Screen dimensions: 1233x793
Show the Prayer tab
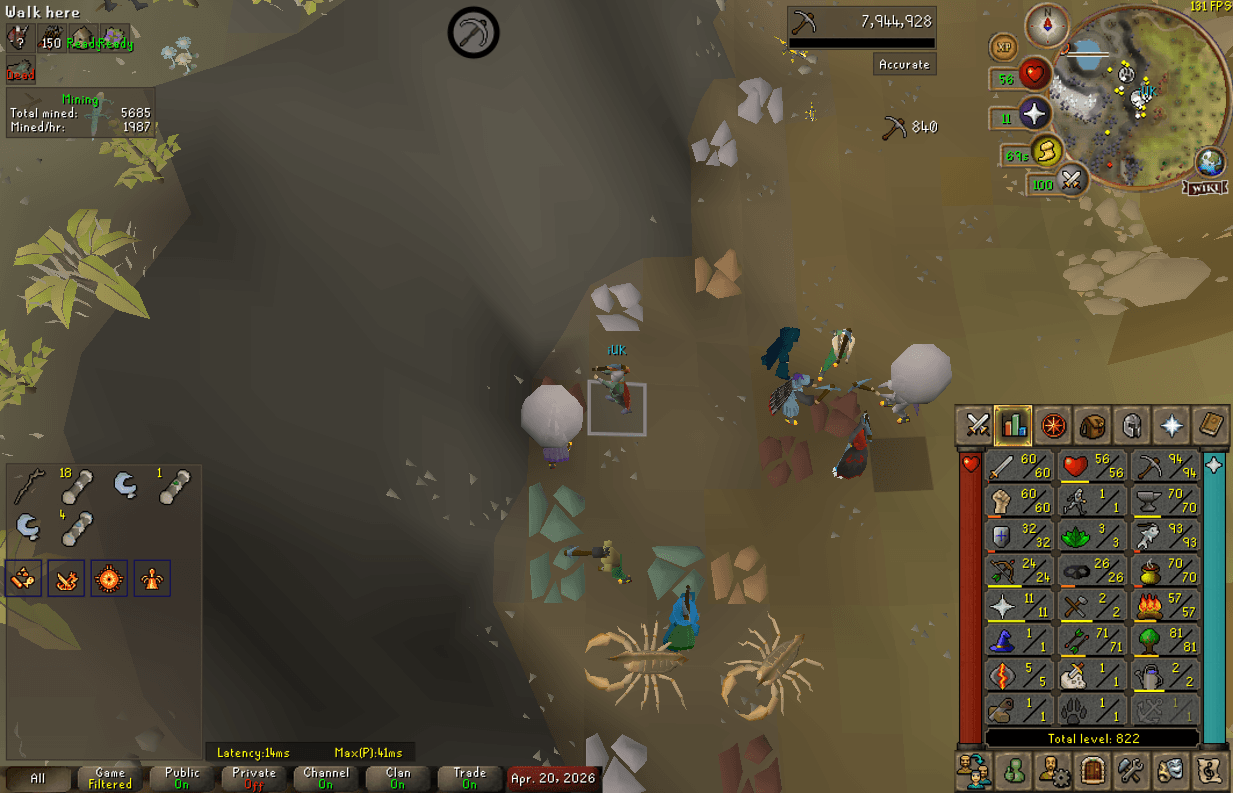1171,426
